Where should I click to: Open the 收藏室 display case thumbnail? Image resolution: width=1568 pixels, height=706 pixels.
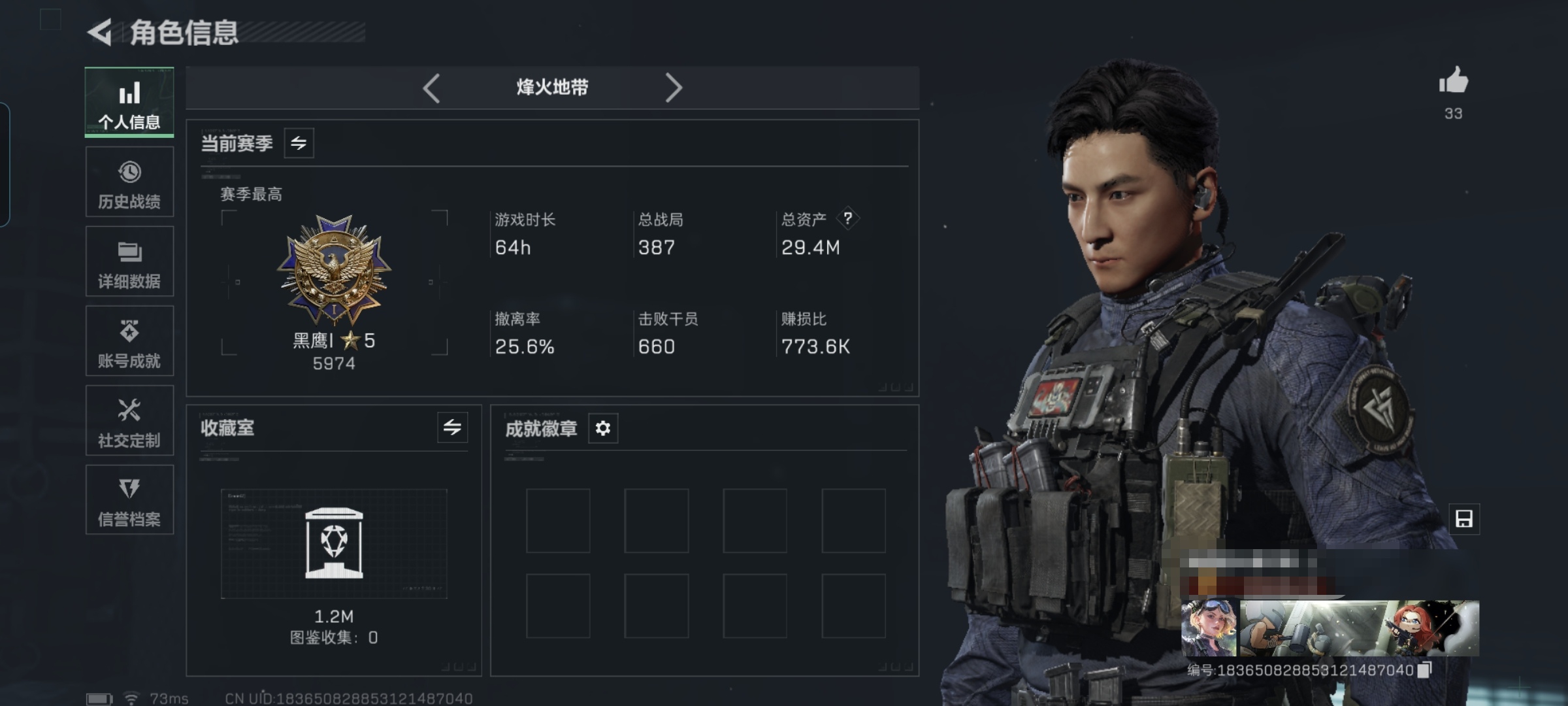click(334, 543)
